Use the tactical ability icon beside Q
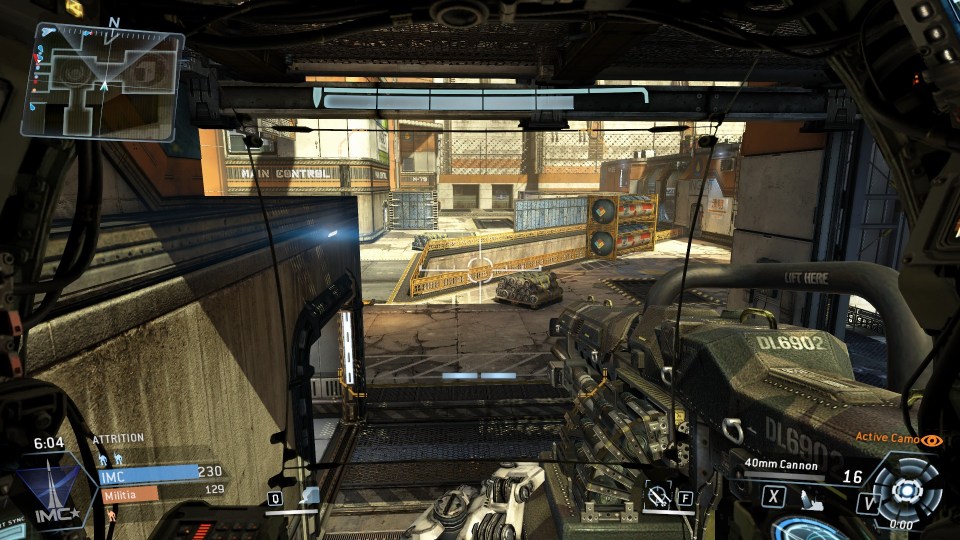The image size is (960, 540). tap(309, 496)
